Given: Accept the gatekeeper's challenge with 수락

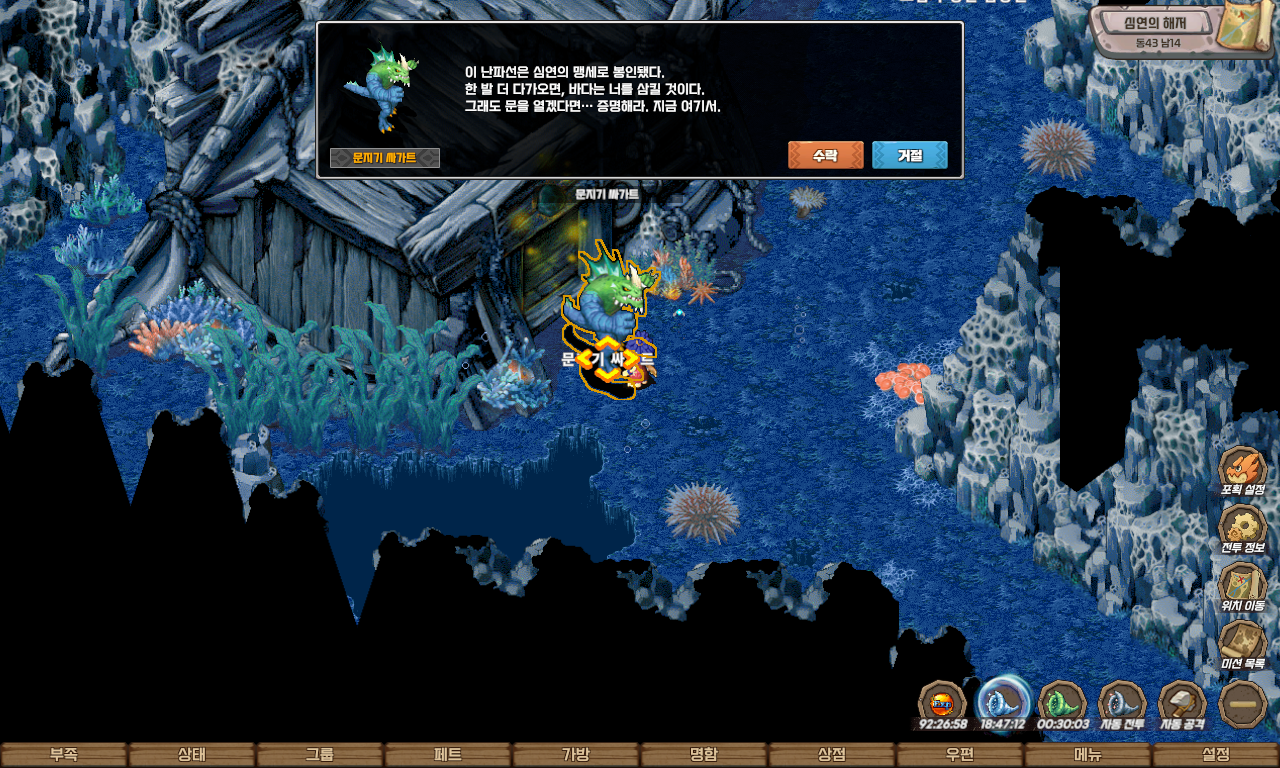Looking at the screenshot, I should coord(825,155).
